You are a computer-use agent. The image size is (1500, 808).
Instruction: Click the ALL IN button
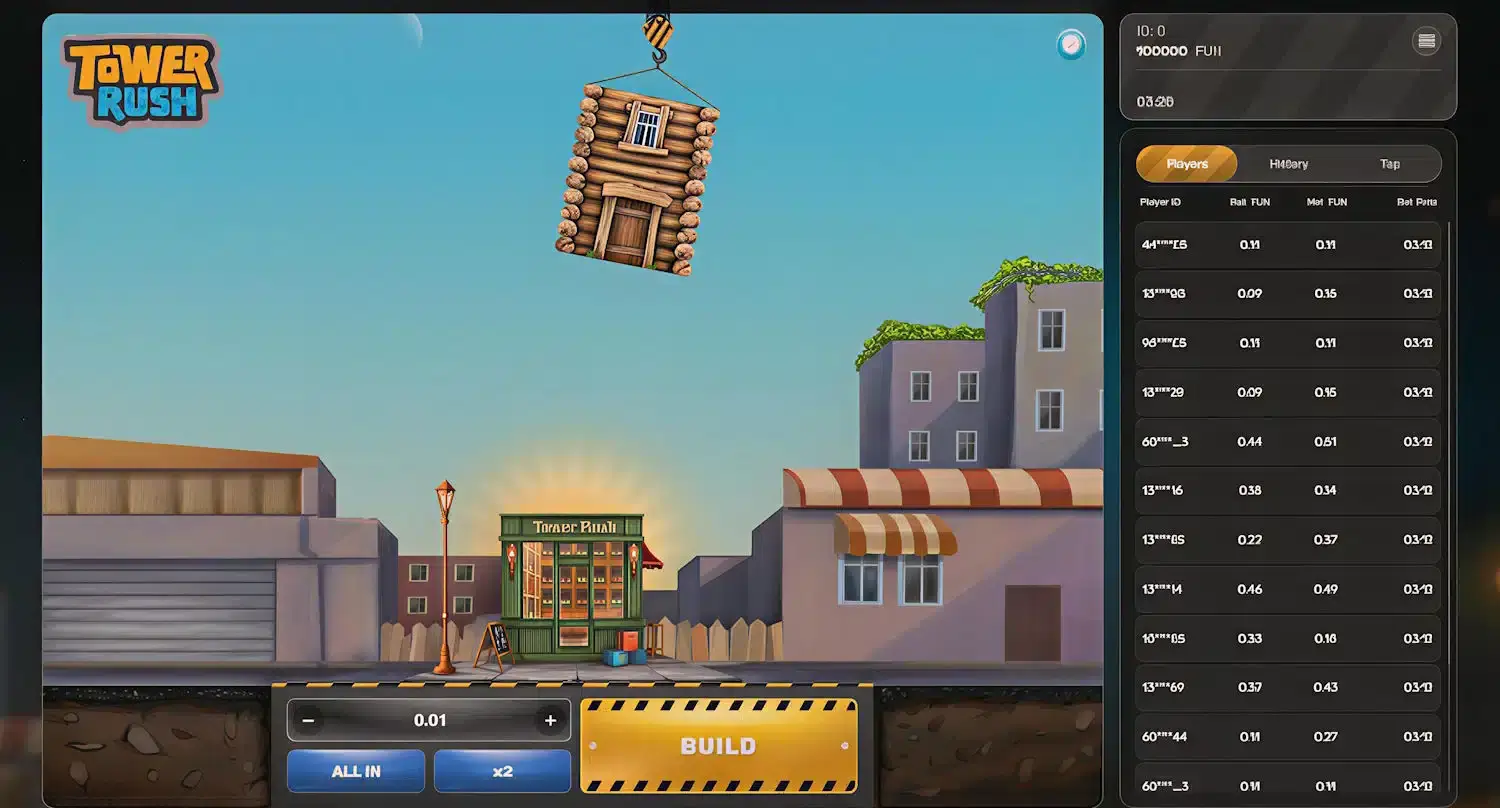click(x=355, y=771)
